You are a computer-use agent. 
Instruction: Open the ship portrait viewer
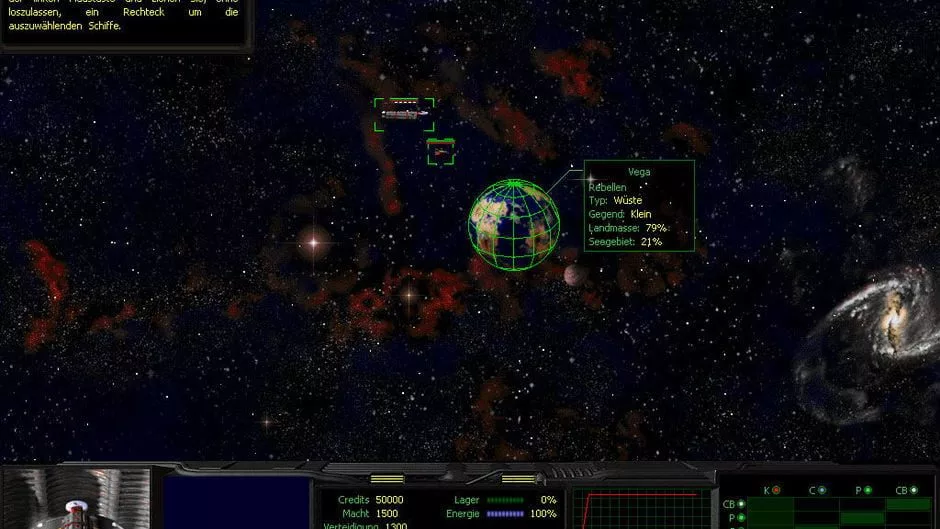pyautogui.click(x=76, y=499)
